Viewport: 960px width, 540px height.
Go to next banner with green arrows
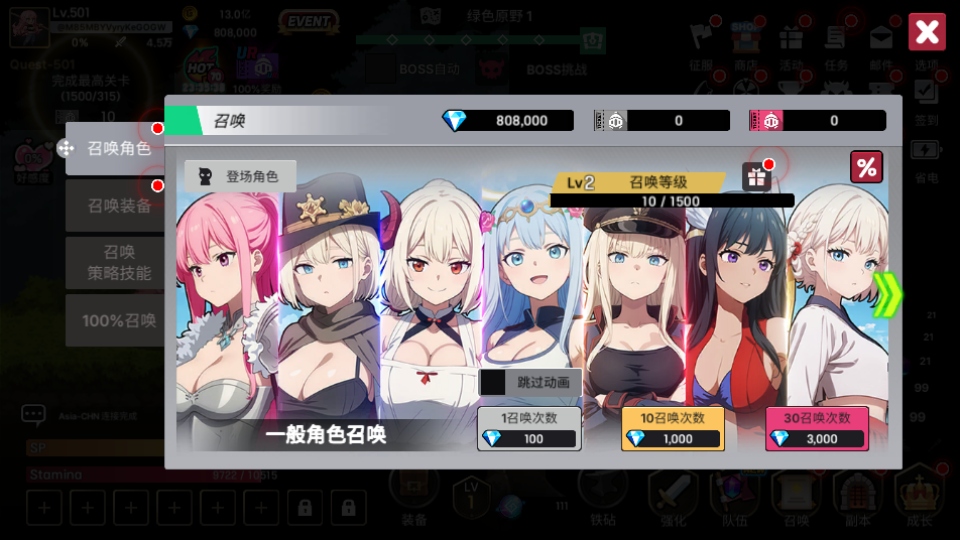pyautogui.click(x=886, y=295)
